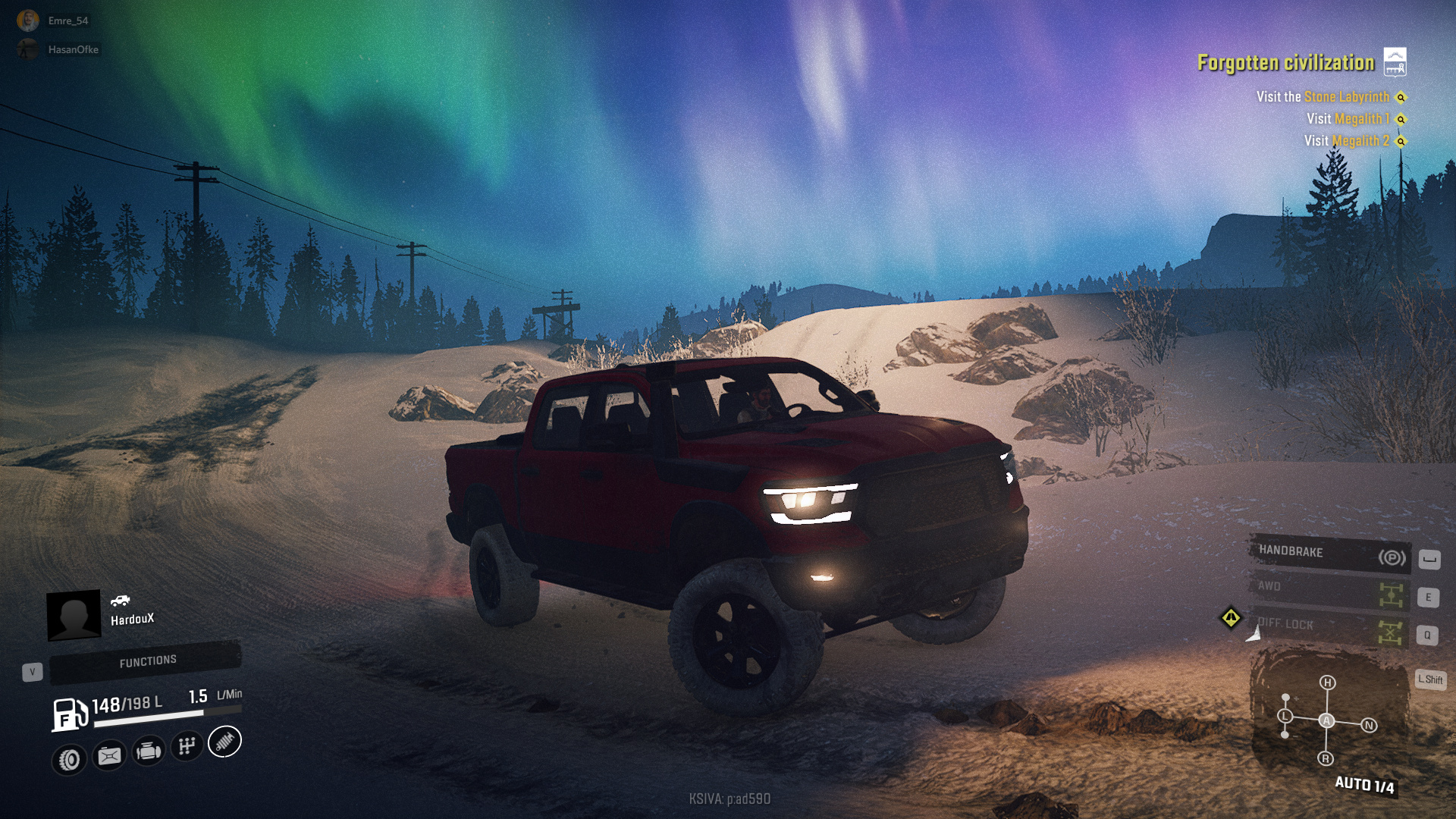Select Reverse gear on the gearbox
Viewport: 1456px width, 819px height.
tap(1326, 758)
